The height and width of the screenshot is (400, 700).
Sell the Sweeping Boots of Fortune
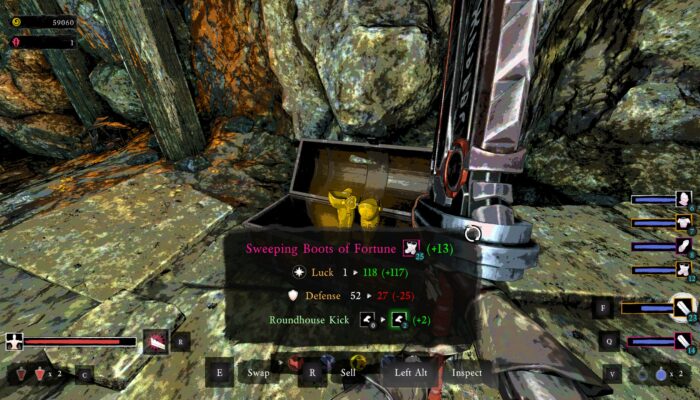tap(348, 373)
